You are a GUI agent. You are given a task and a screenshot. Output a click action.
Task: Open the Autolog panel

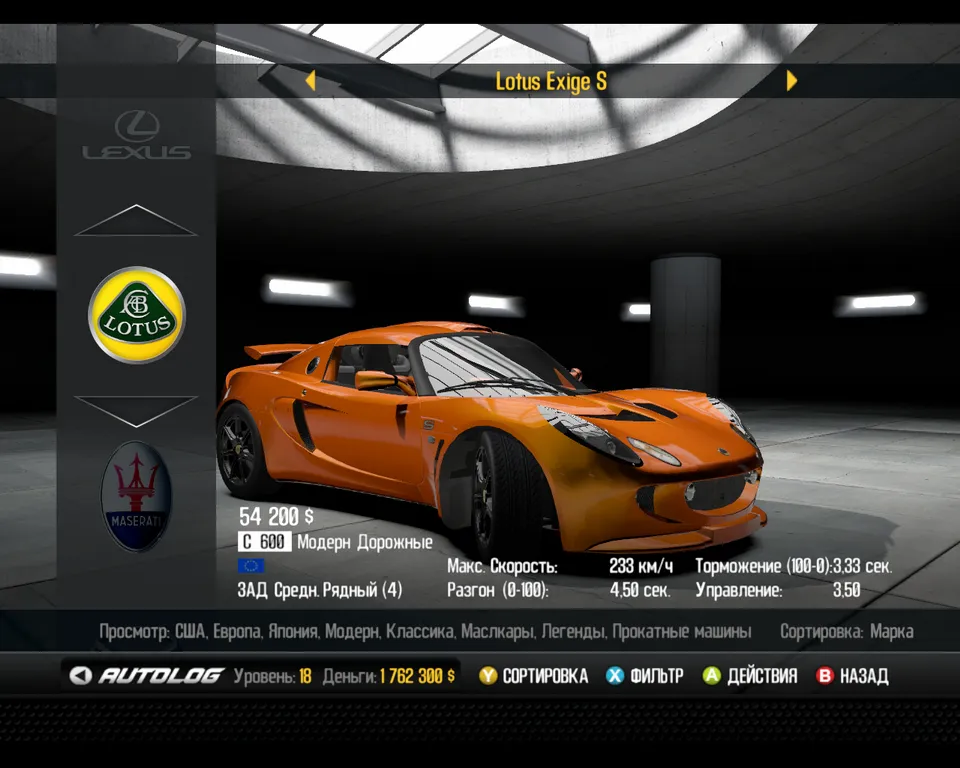click(x=147, y=676)
